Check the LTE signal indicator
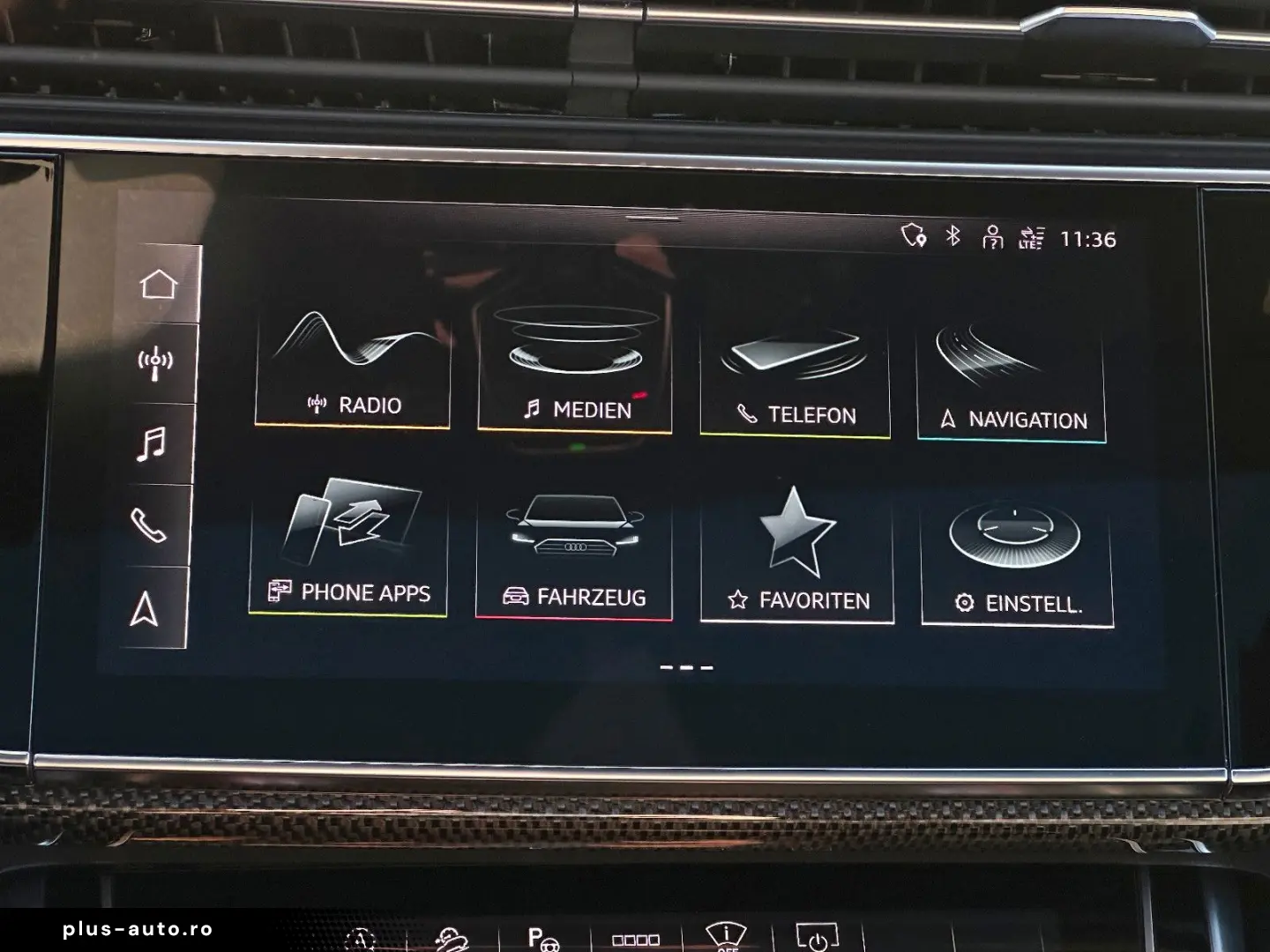 (x=1034, y=238)
